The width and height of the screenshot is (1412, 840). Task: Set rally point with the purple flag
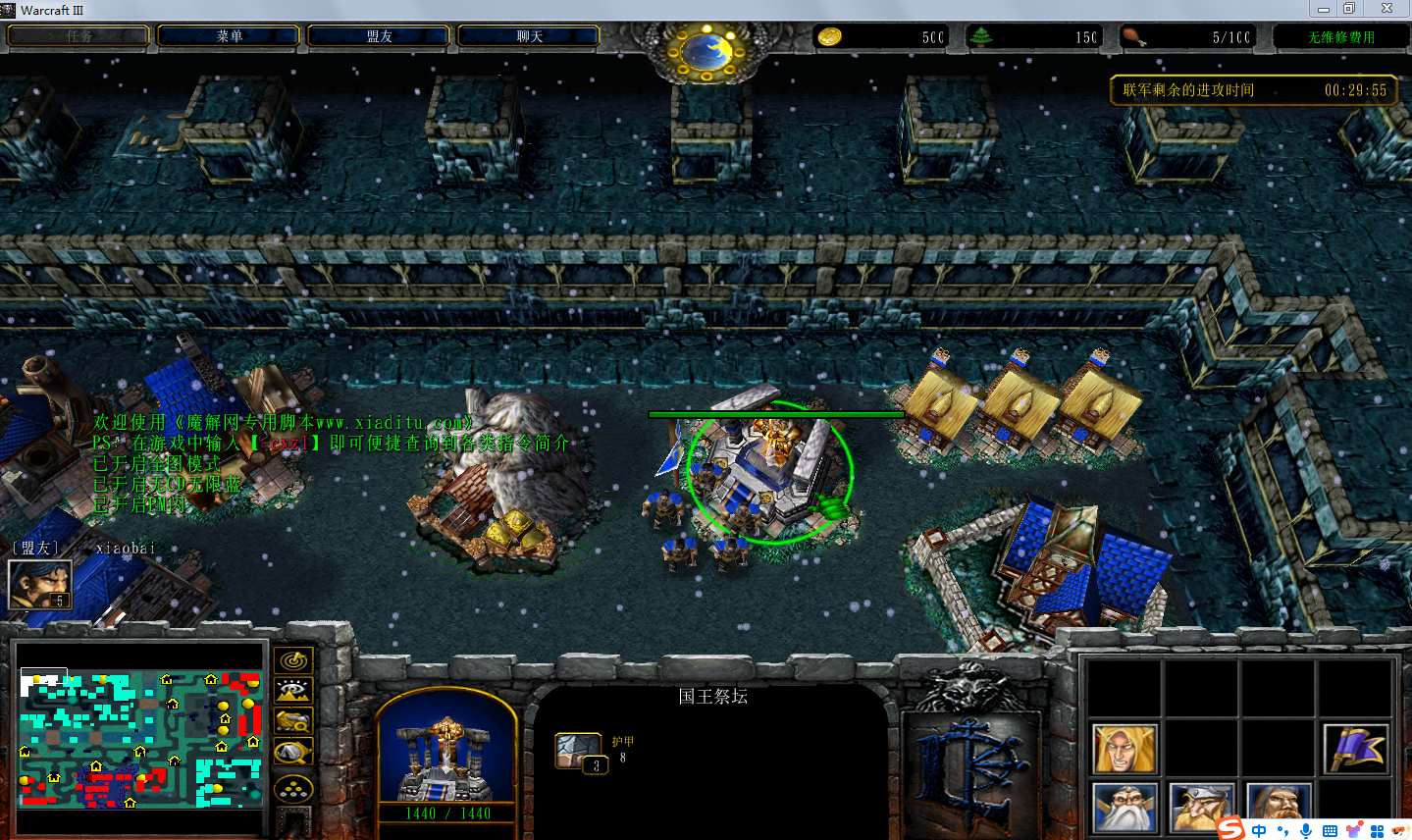click(1355, 749)
